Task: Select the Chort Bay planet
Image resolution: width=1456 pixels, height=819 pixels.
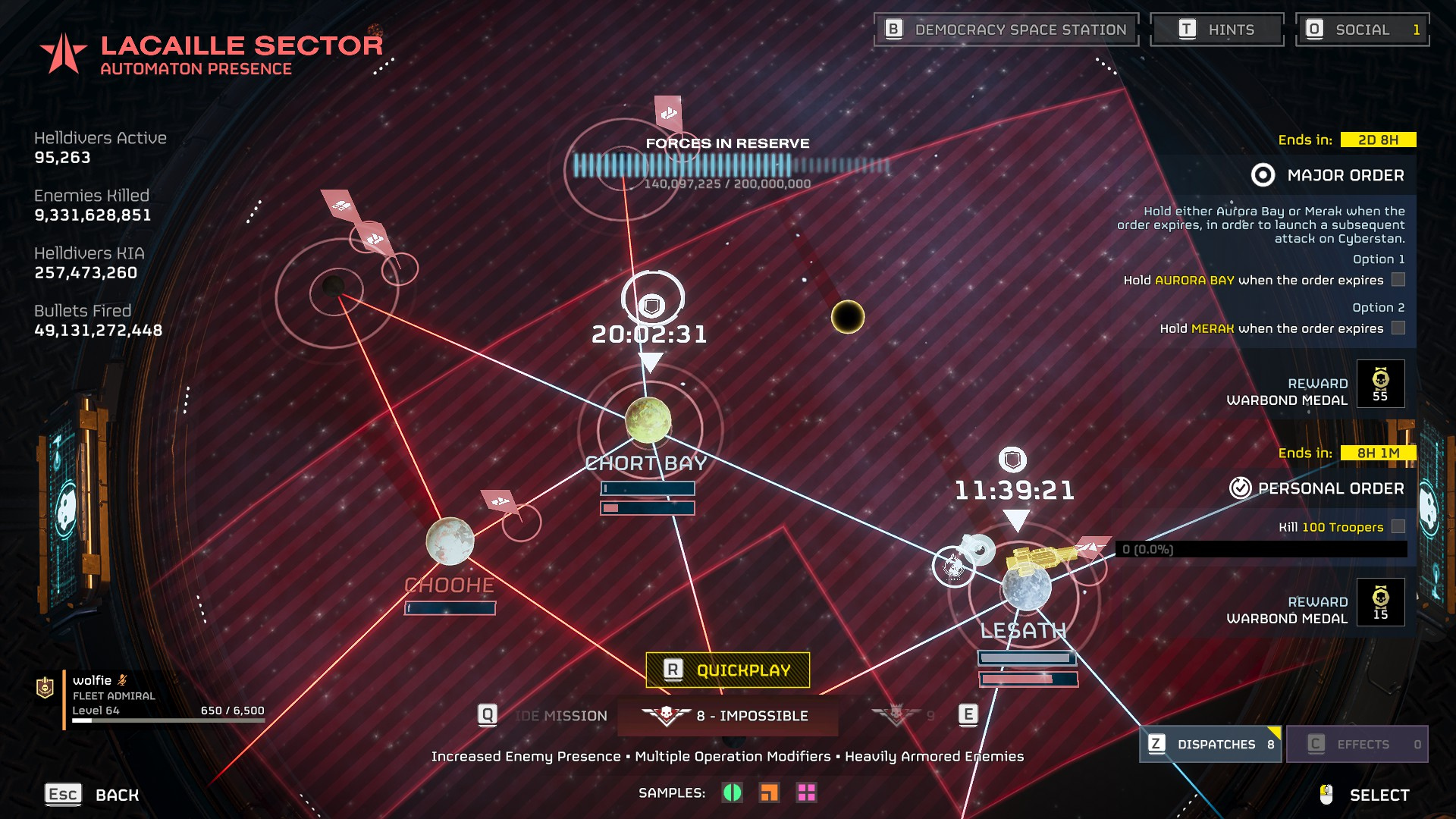Action: point(648,420)
